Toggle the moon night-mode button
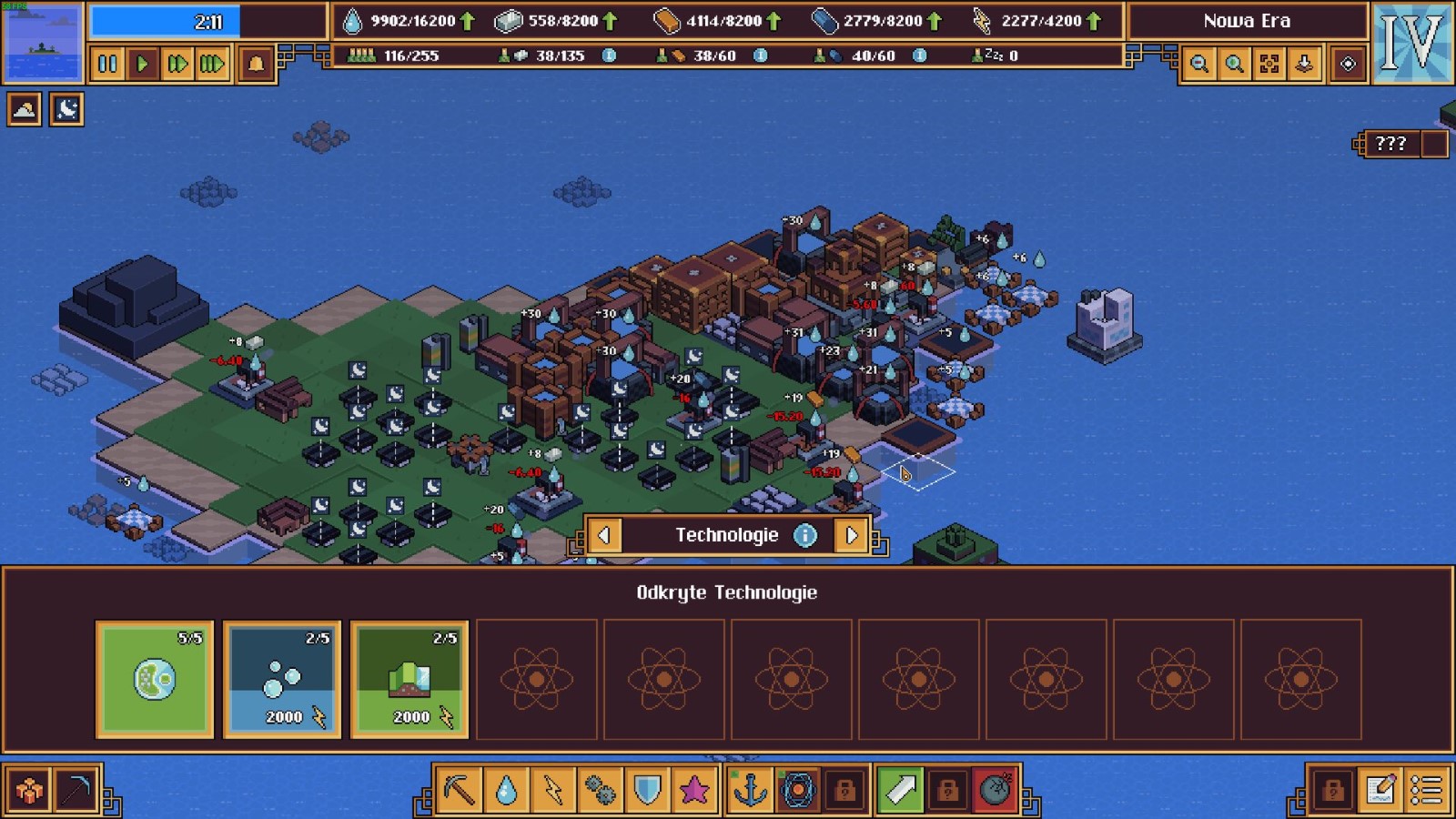 [66, 110]
